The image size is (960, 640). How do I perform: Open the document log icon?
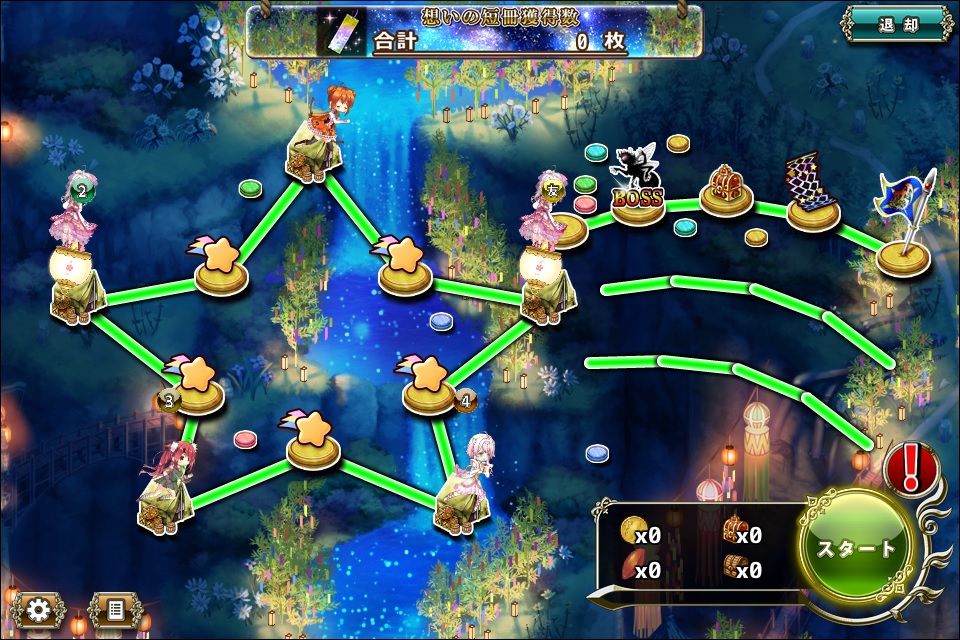click(x=114, y=610)
